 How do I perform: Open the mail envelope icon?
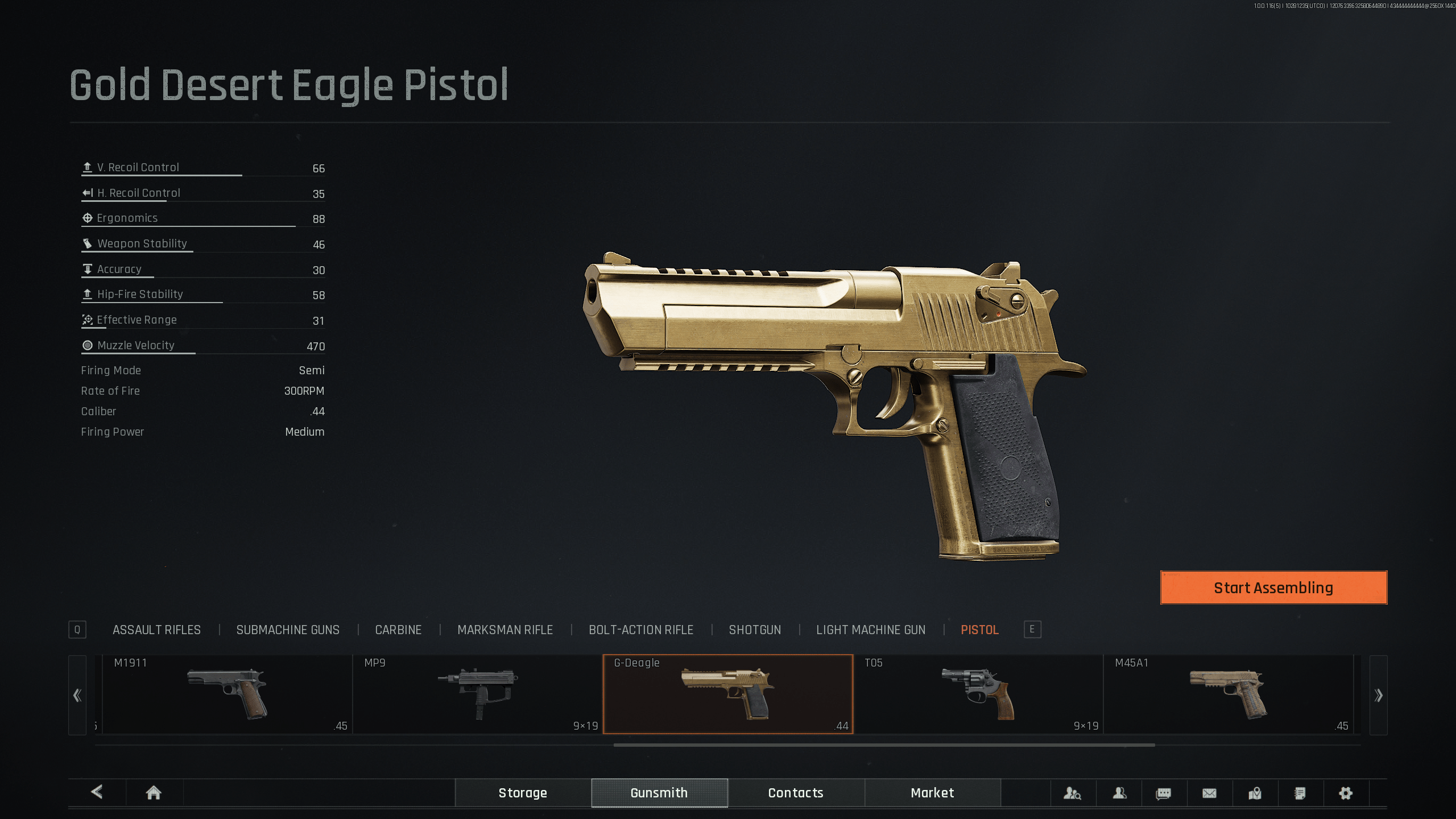[1209, 793]
